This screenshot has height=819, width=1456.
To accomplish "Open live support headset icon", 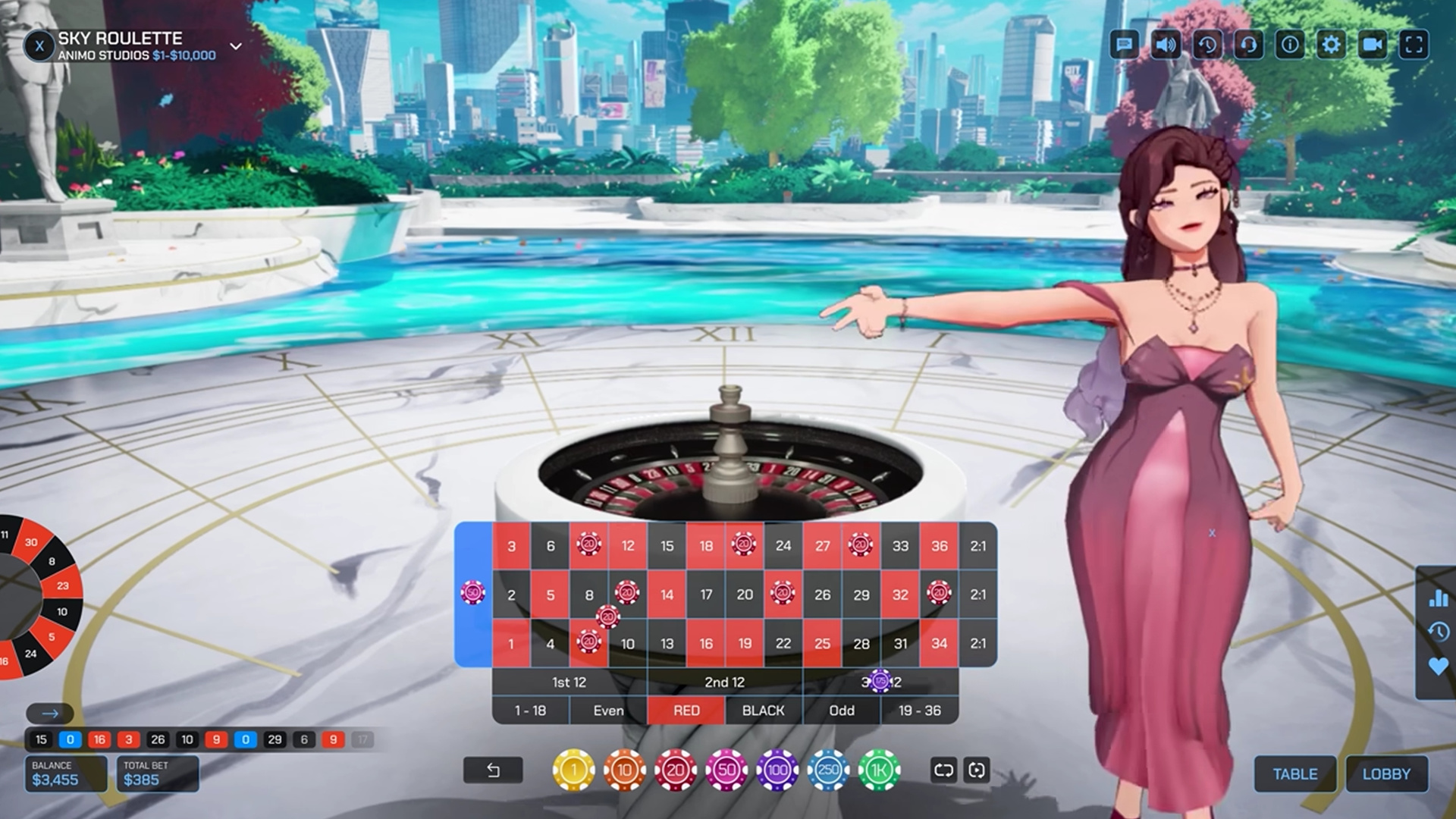I will [1250, 45].
